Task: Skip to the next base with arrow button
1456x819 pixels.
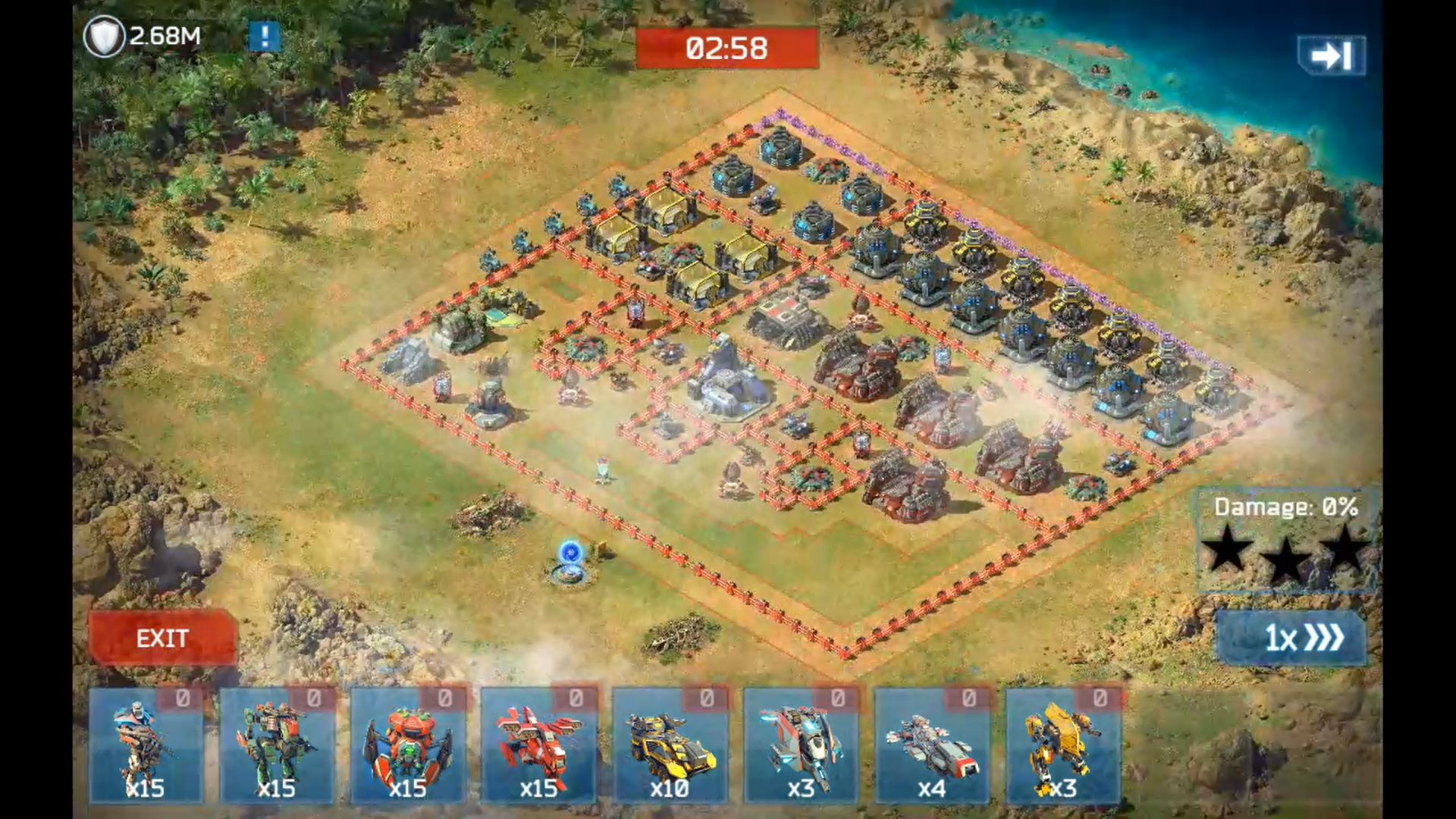Action: (x=1332, y=55)
